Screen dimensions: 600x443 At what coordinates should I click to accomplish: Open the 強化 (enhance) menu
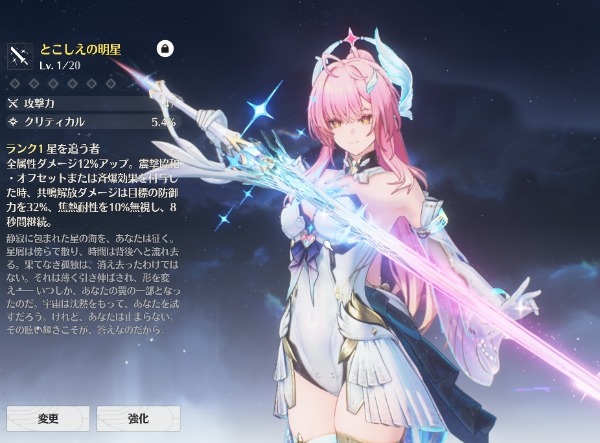(x=138, y=417)
